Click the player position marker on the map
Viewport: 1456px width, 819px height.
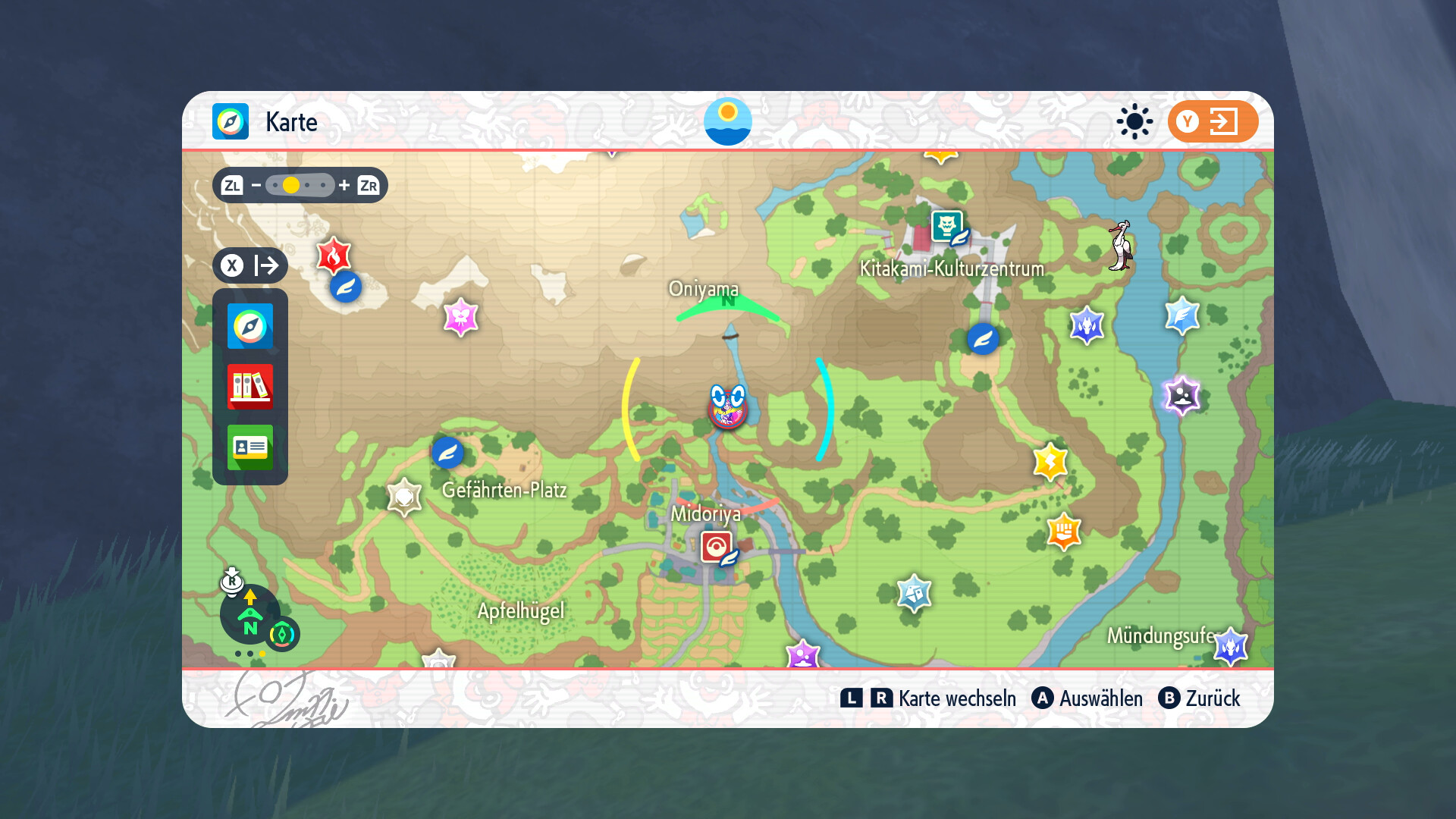[728, 407]
